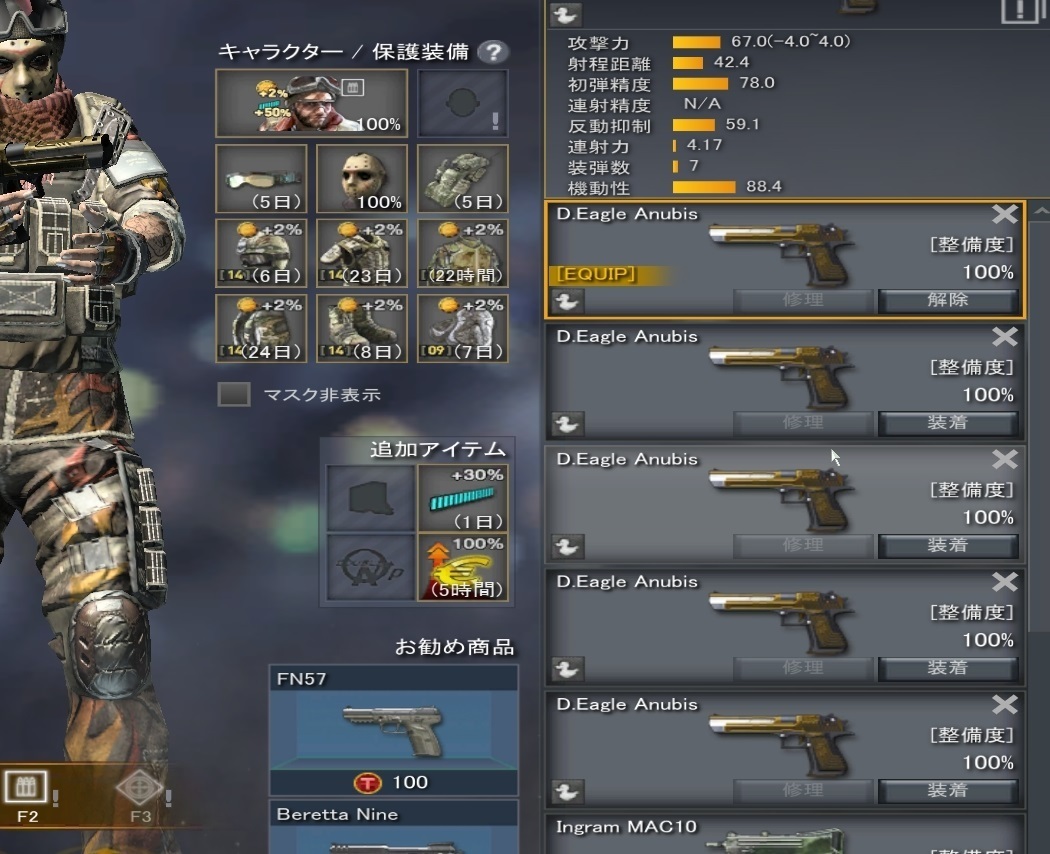Open the F3 crosshair icon

(140, 789)
